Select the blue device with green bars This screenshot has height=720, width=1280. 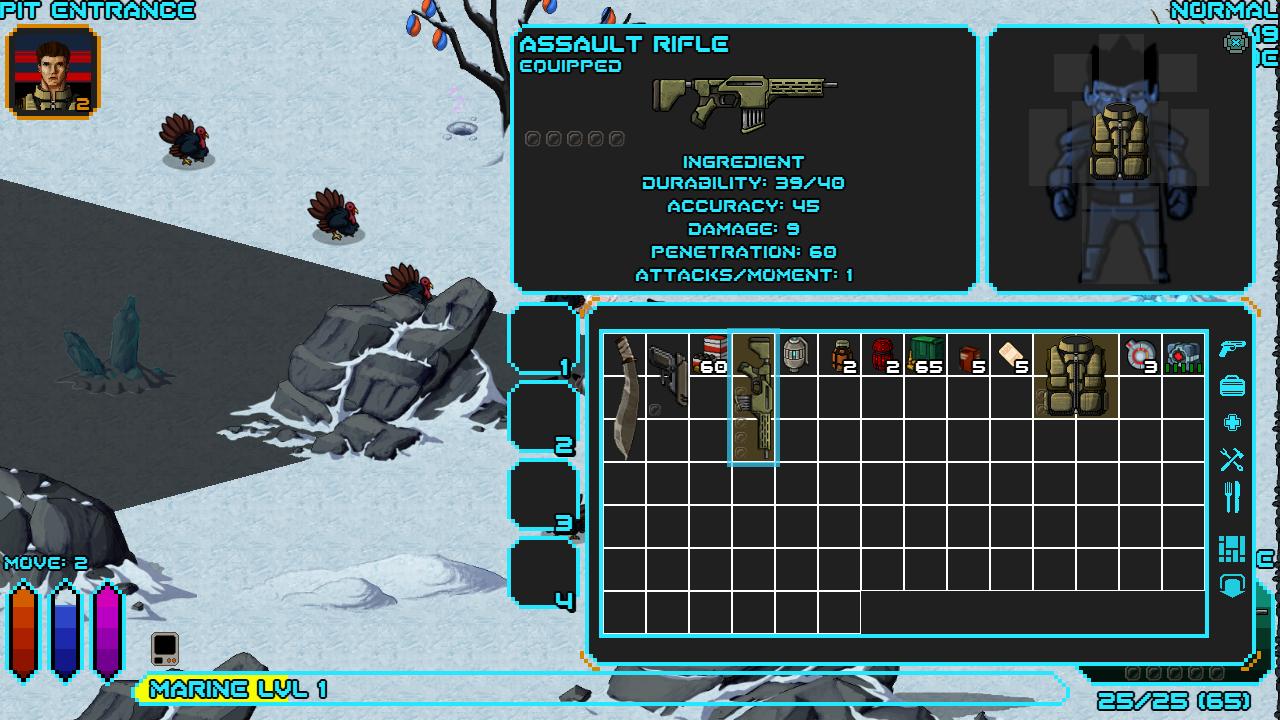(x=1183, y=355)
